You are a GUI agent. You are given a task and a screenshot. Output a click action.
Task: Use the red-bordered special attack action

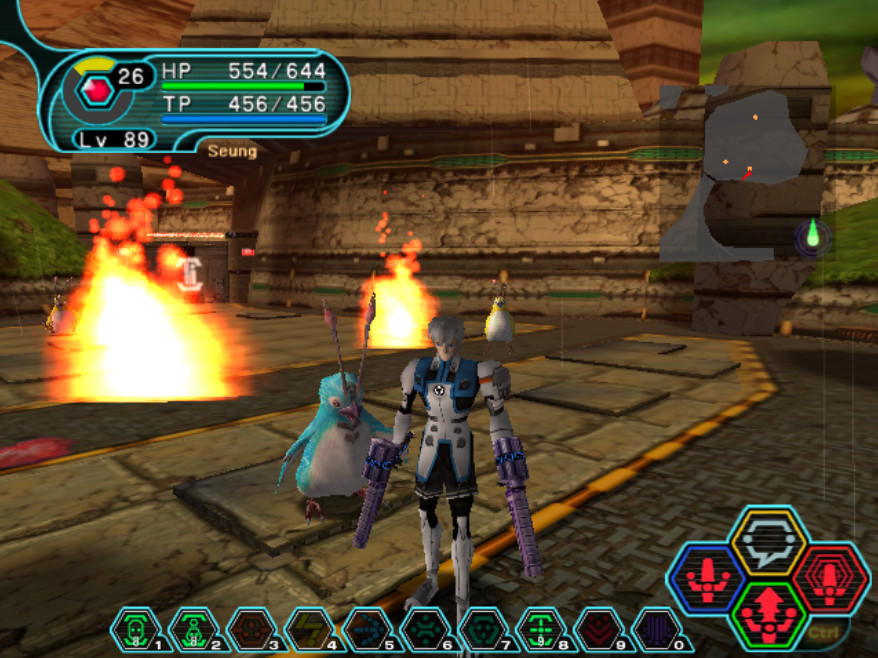(830, 579)
